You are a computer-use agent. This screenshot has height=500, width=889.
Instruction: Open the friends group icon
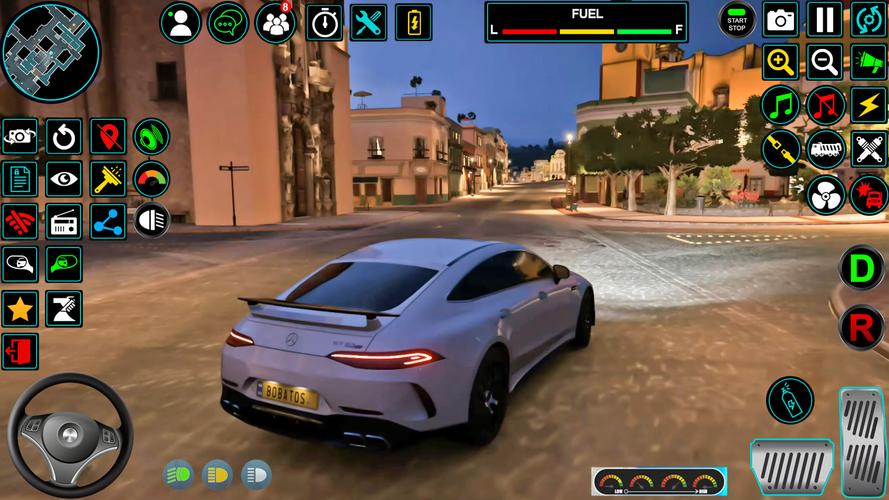pos(275,22)
